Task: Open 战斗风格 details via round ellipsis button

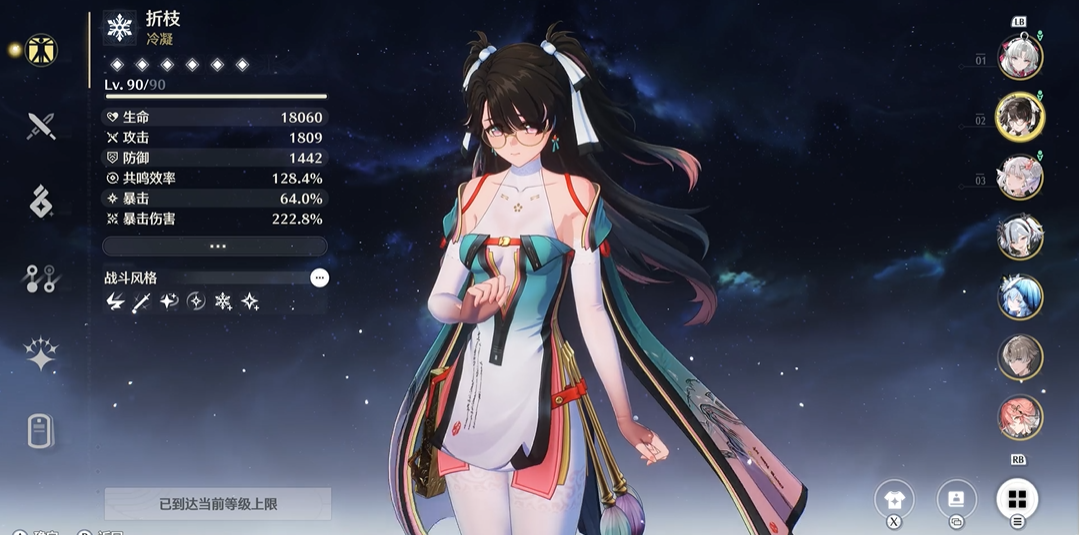Action: (319, 278)
